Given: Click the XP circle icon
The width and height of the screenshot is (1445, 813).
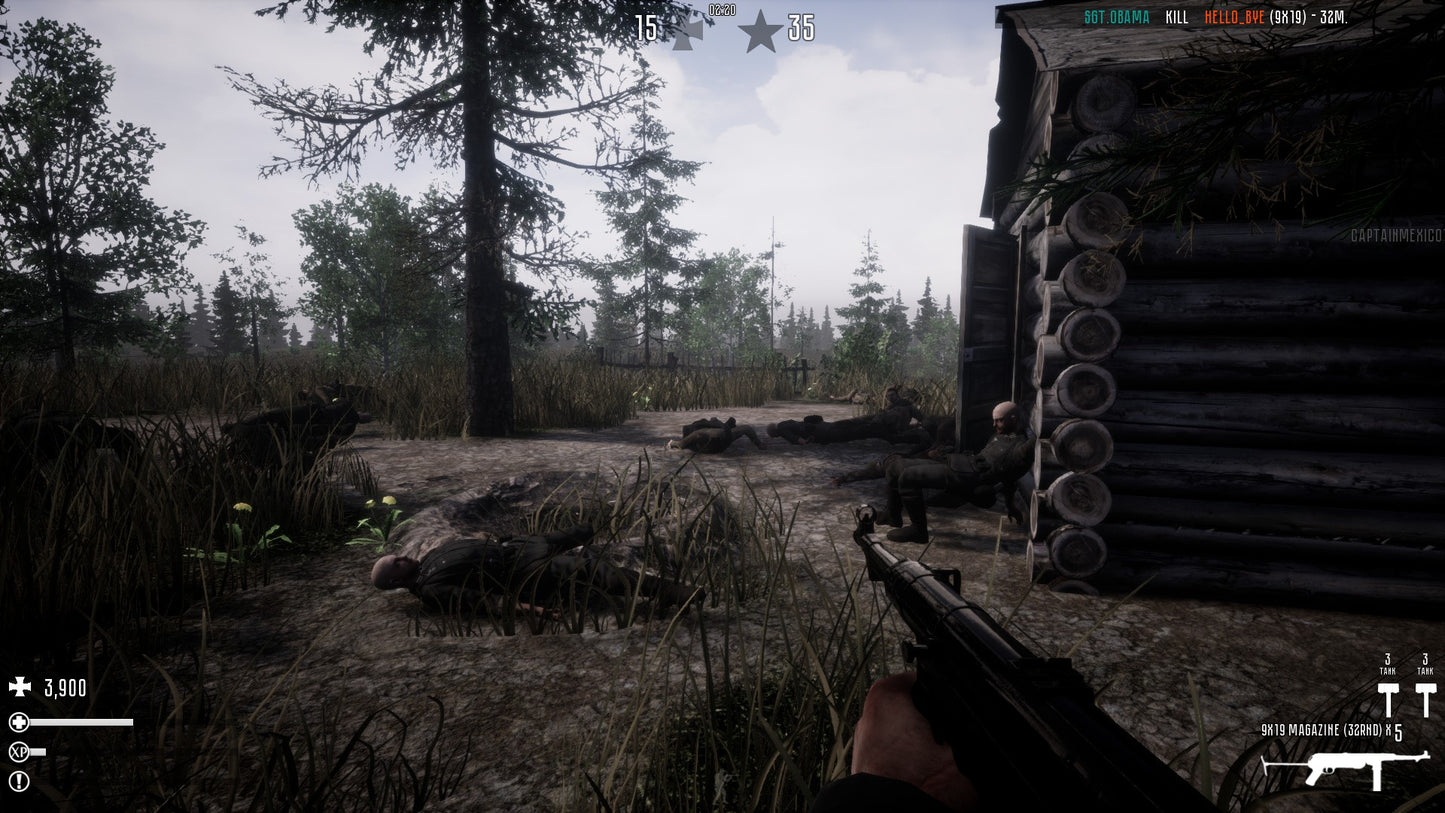Looking at the screenshot, I should 18,751.
